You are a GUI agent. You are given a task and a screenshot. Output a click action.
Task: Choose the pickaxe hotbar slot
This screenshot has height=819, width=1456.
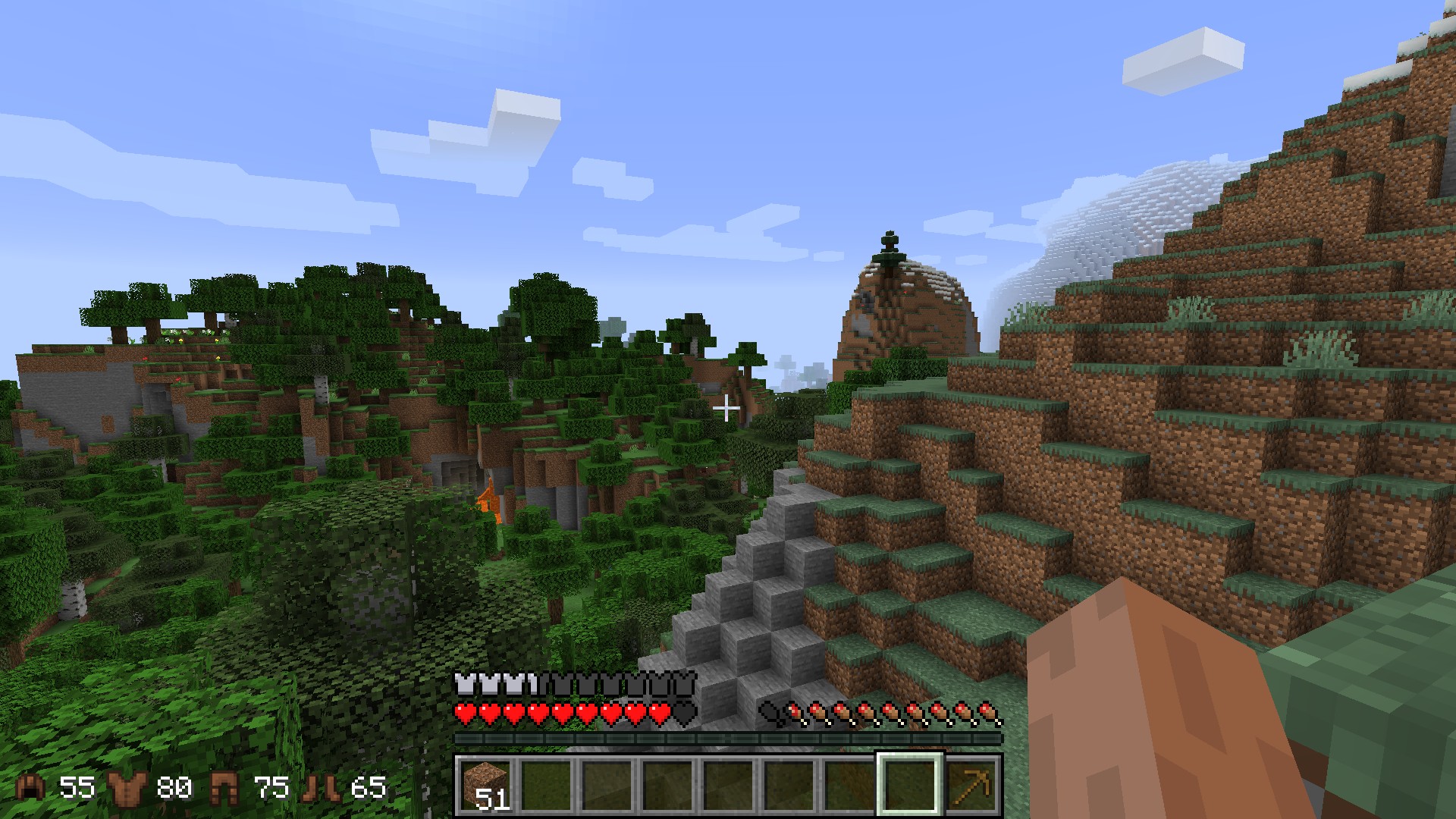click(x=971, y=785)
